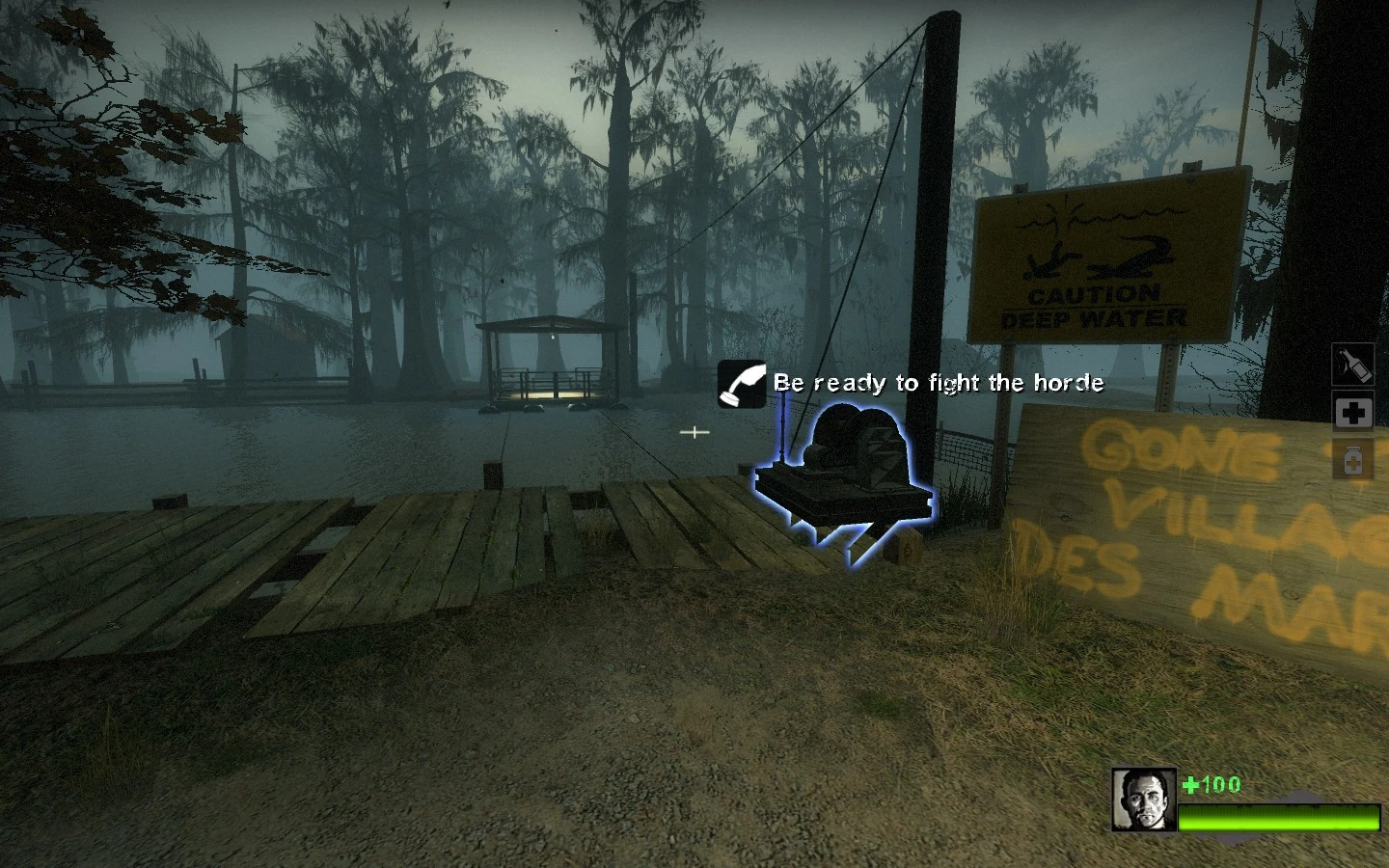Click the phone handset icon
1389x868 pixels.
pyautogui.click(x=741, y=384)
